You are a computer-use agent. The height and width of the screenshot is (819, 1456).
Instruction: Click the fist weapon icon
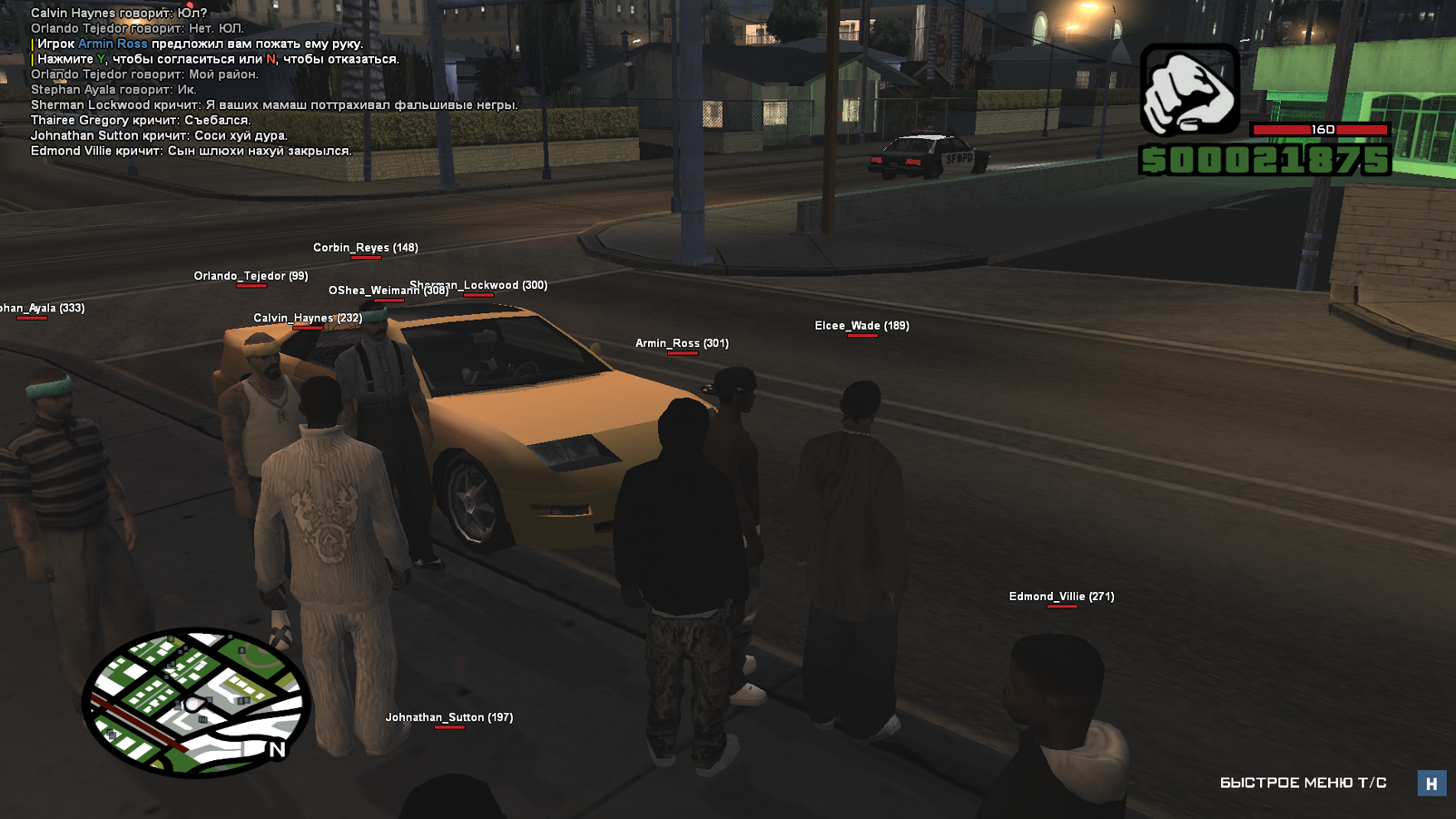1189,91
